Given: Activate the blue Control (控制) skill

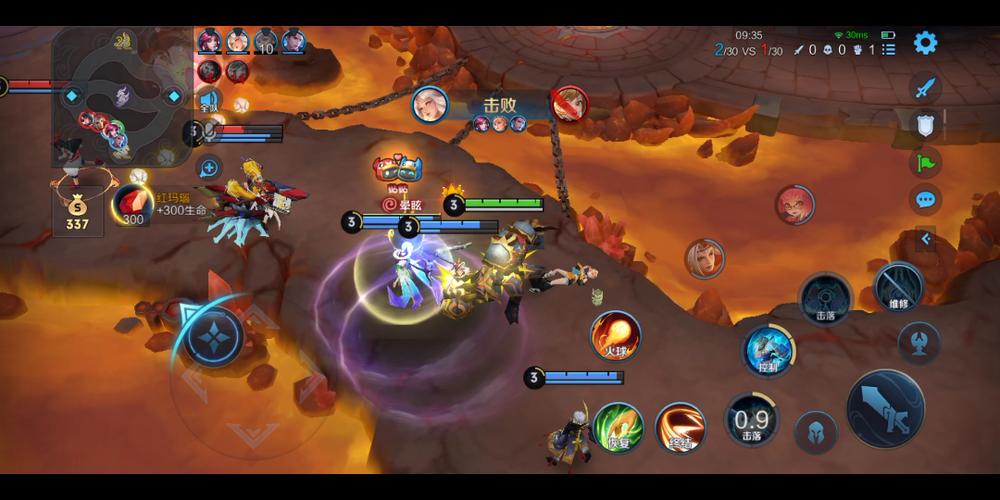Looking at the screenshot, I should [x=768, y=350].
